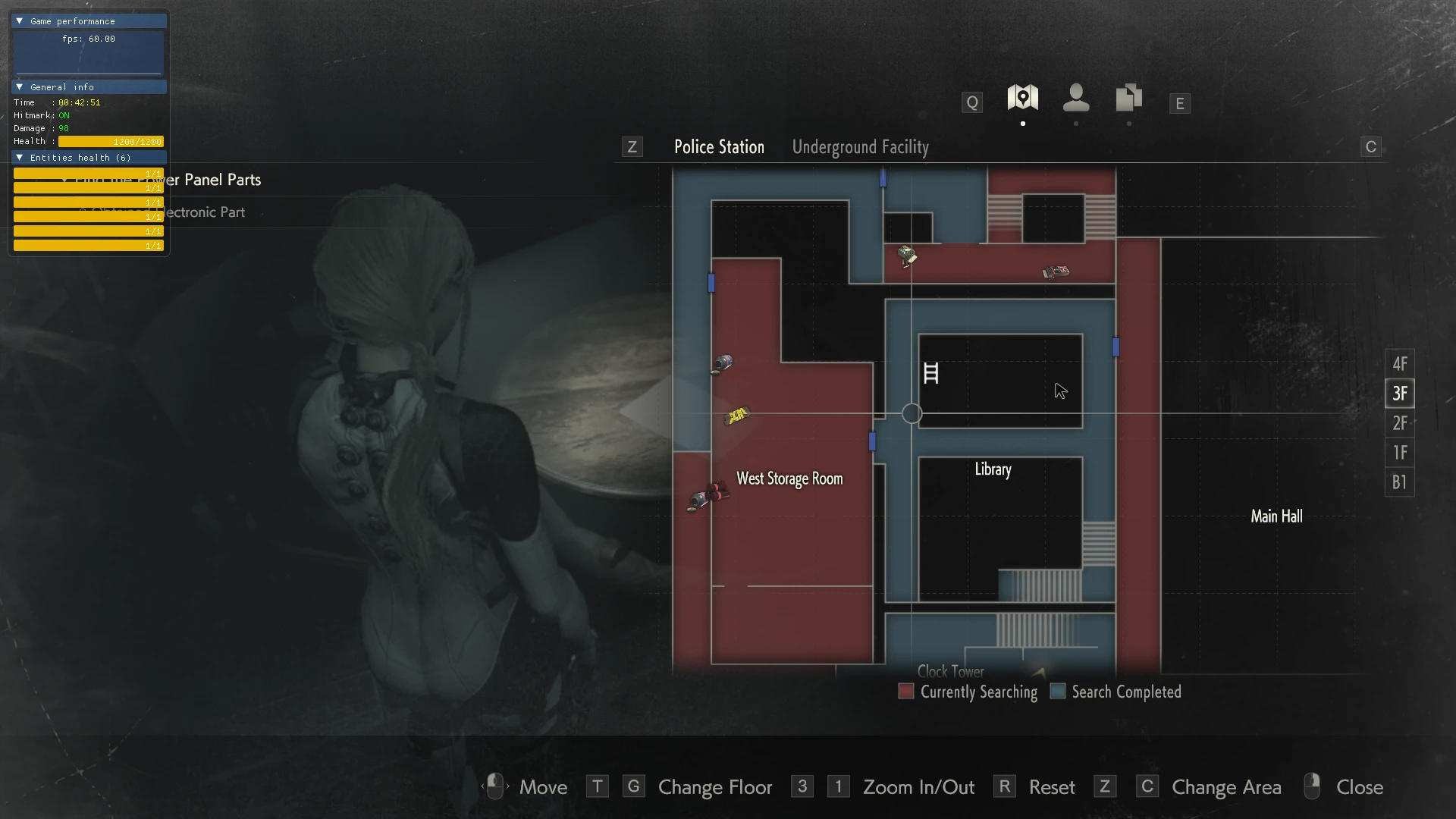Select the Police Station area tab

pos(719,147)
